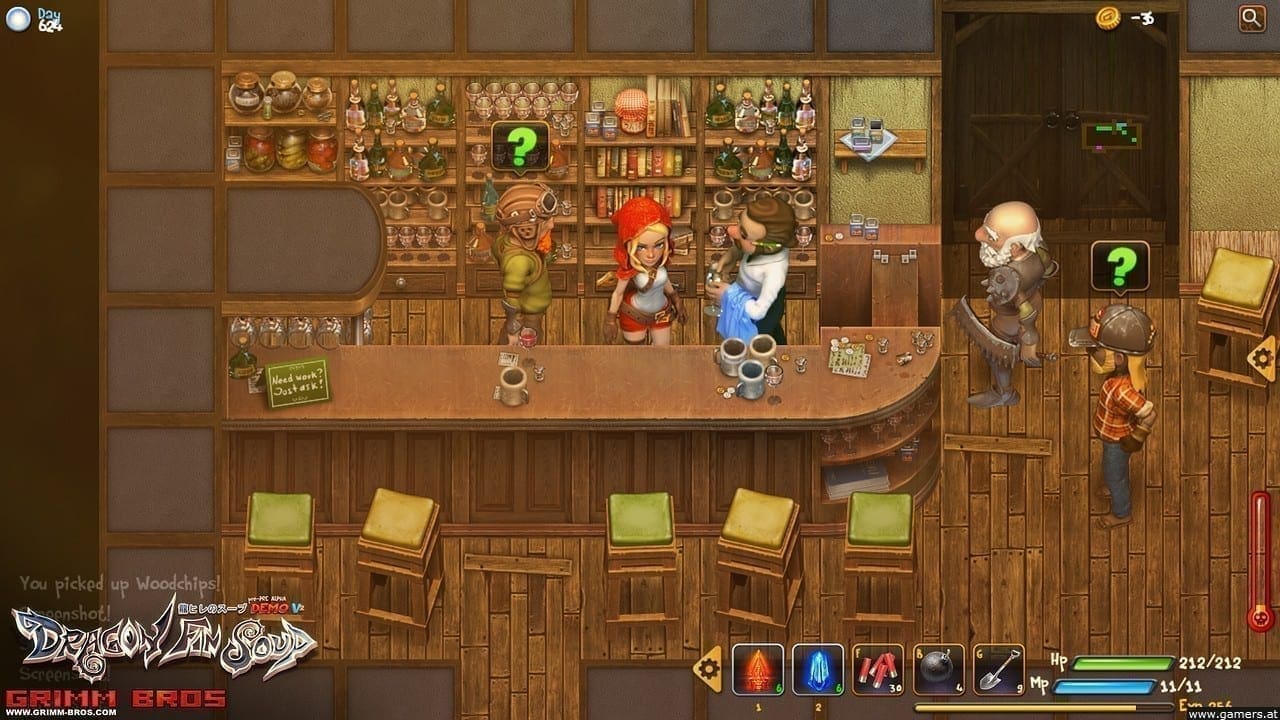Select the blue ice crystal skill slot
The height and width of the screenshot is (720, 1280).
[x=818, y=668]
